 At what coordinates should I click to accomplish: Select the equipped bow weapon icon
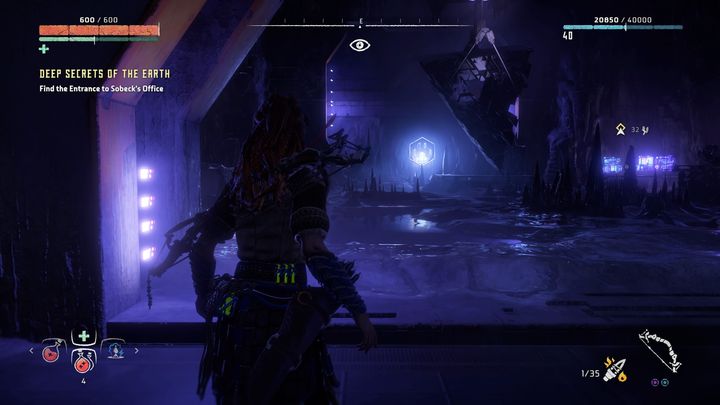coord(660,350)
